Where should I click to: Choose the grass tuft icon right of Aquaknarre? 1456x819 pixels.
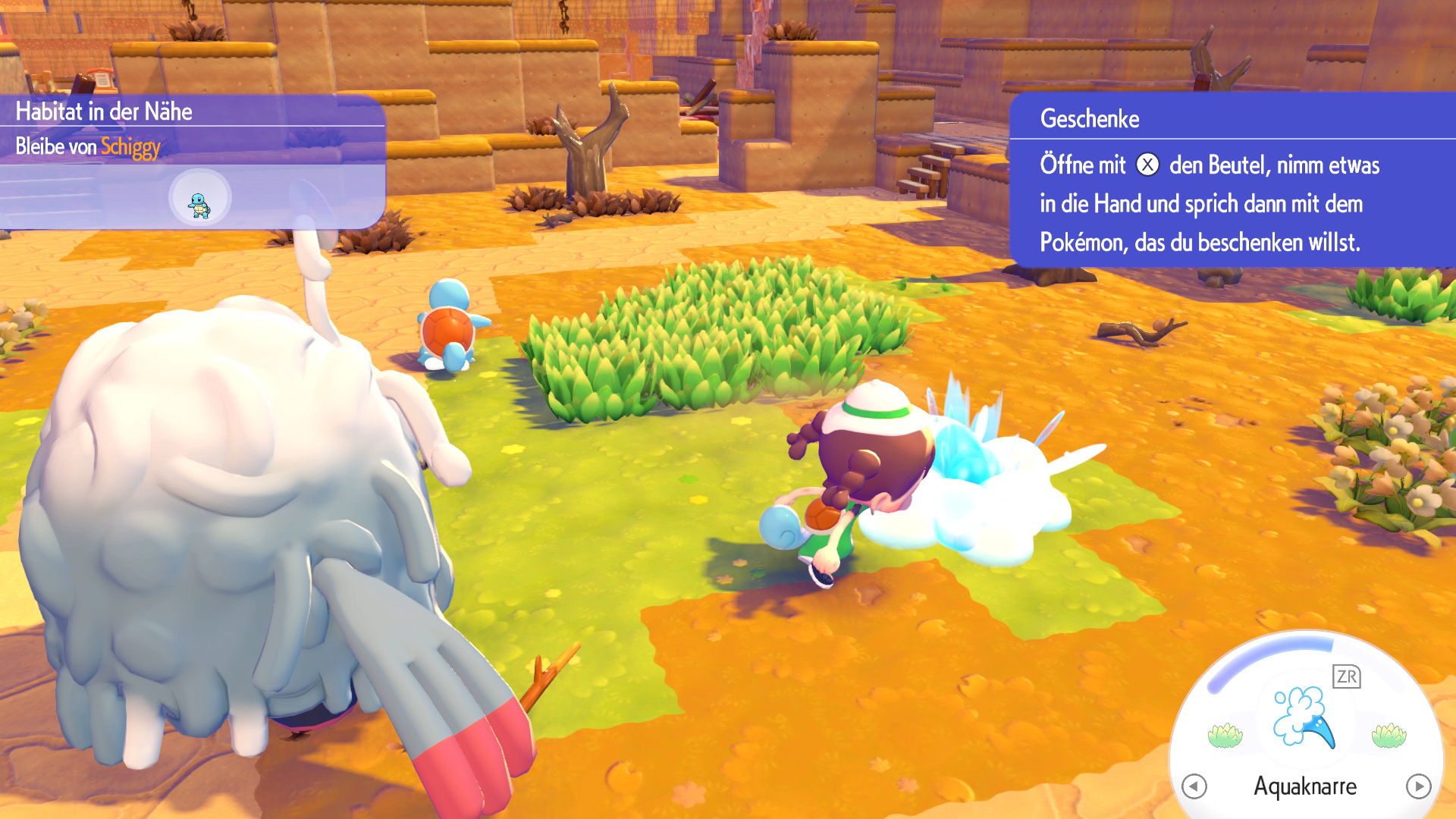[1389, 735]
